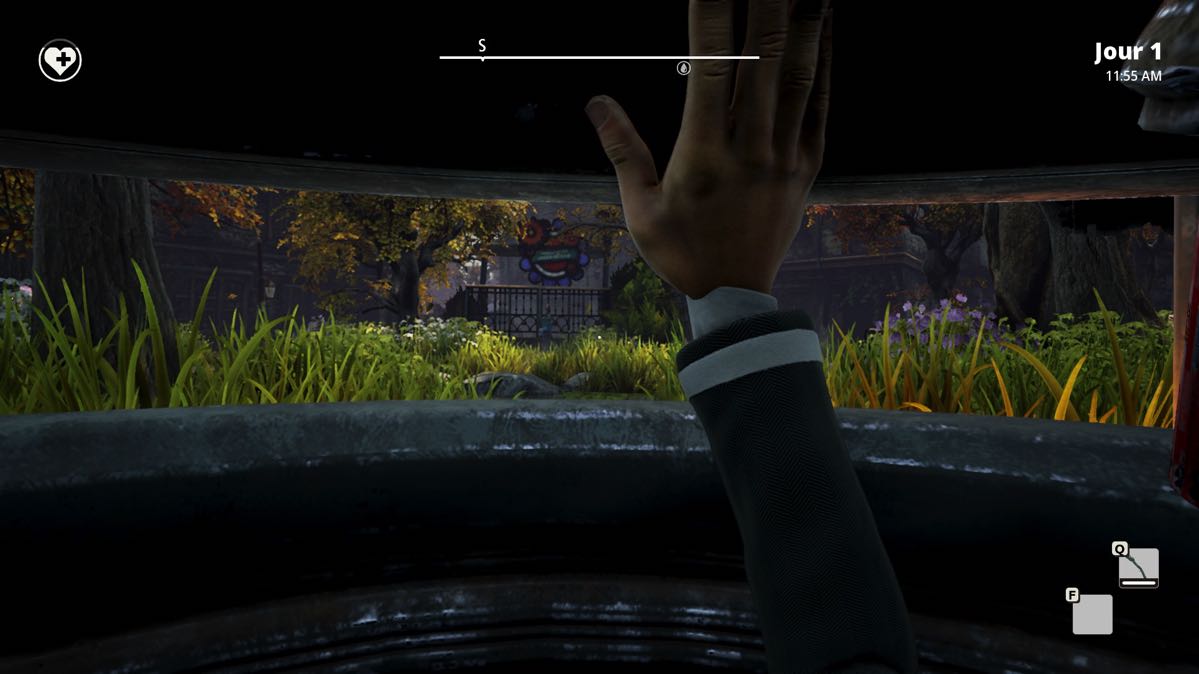Select the water drop marker on the compass
The width and height of the screenshot is (1199, 674).
click(x=684, y=68)
